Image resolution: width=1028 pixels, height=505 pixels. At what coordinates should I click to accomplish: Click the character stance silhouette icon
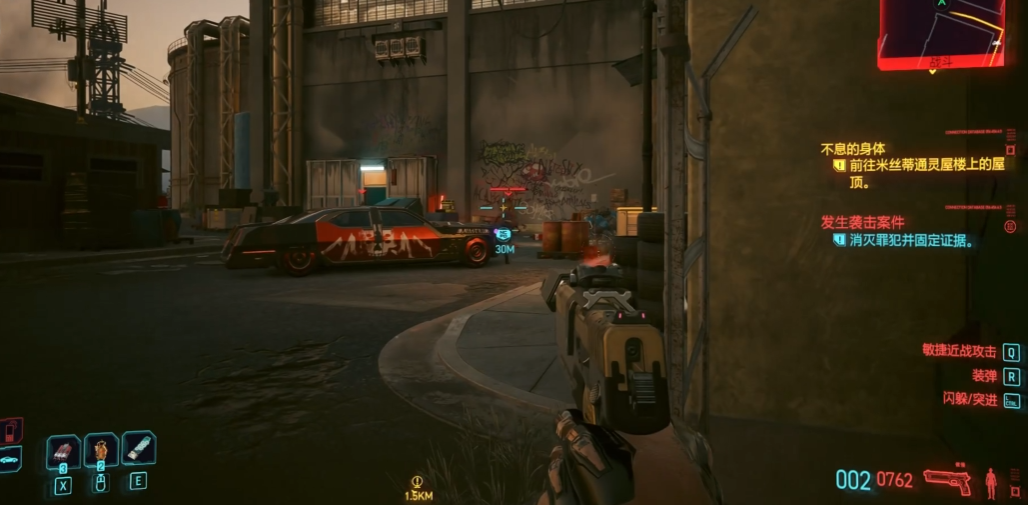tap(992, 482)
